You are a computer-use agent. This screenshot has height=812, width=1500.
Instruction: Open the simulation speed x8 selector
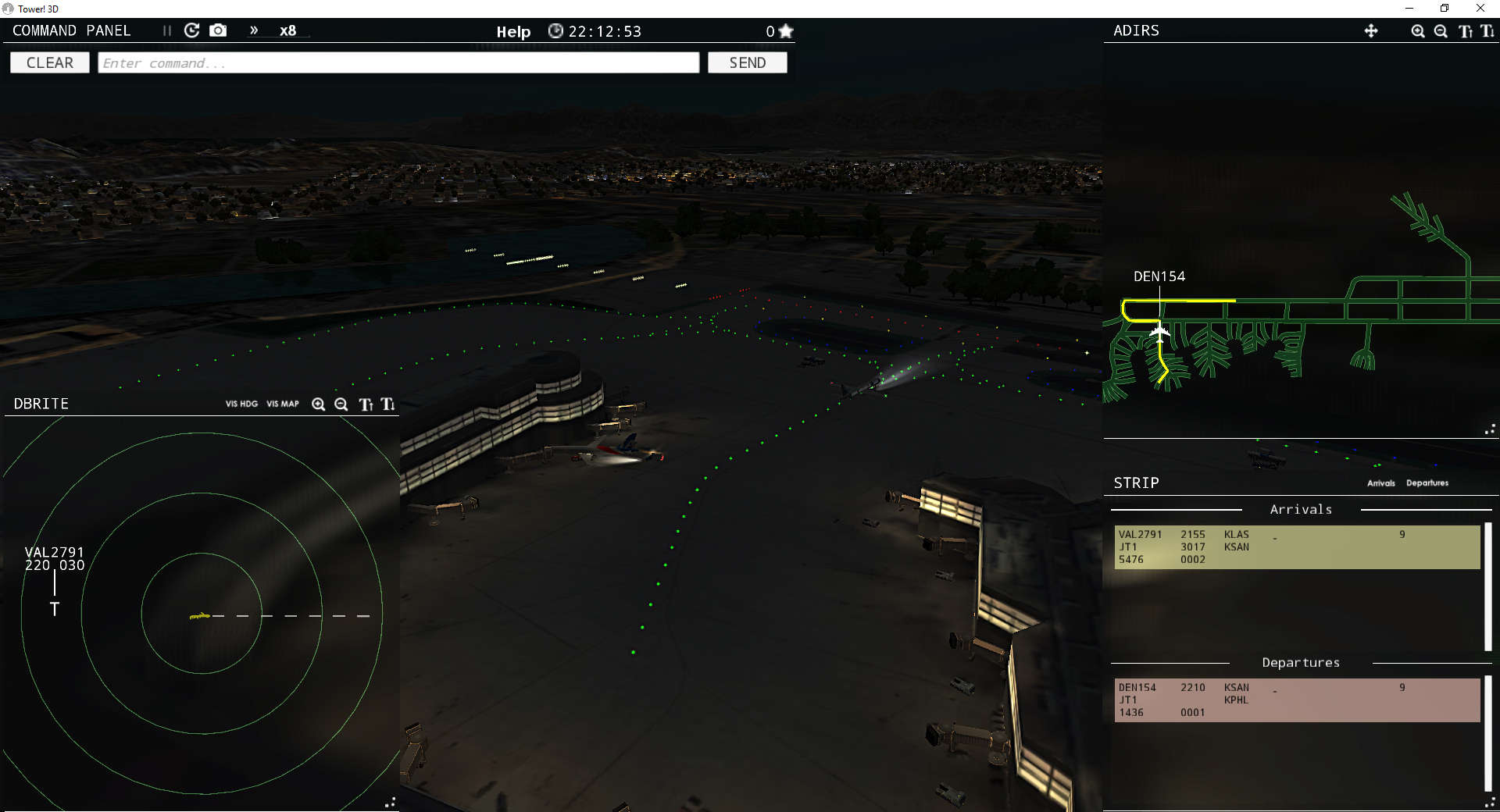[289, 31]
